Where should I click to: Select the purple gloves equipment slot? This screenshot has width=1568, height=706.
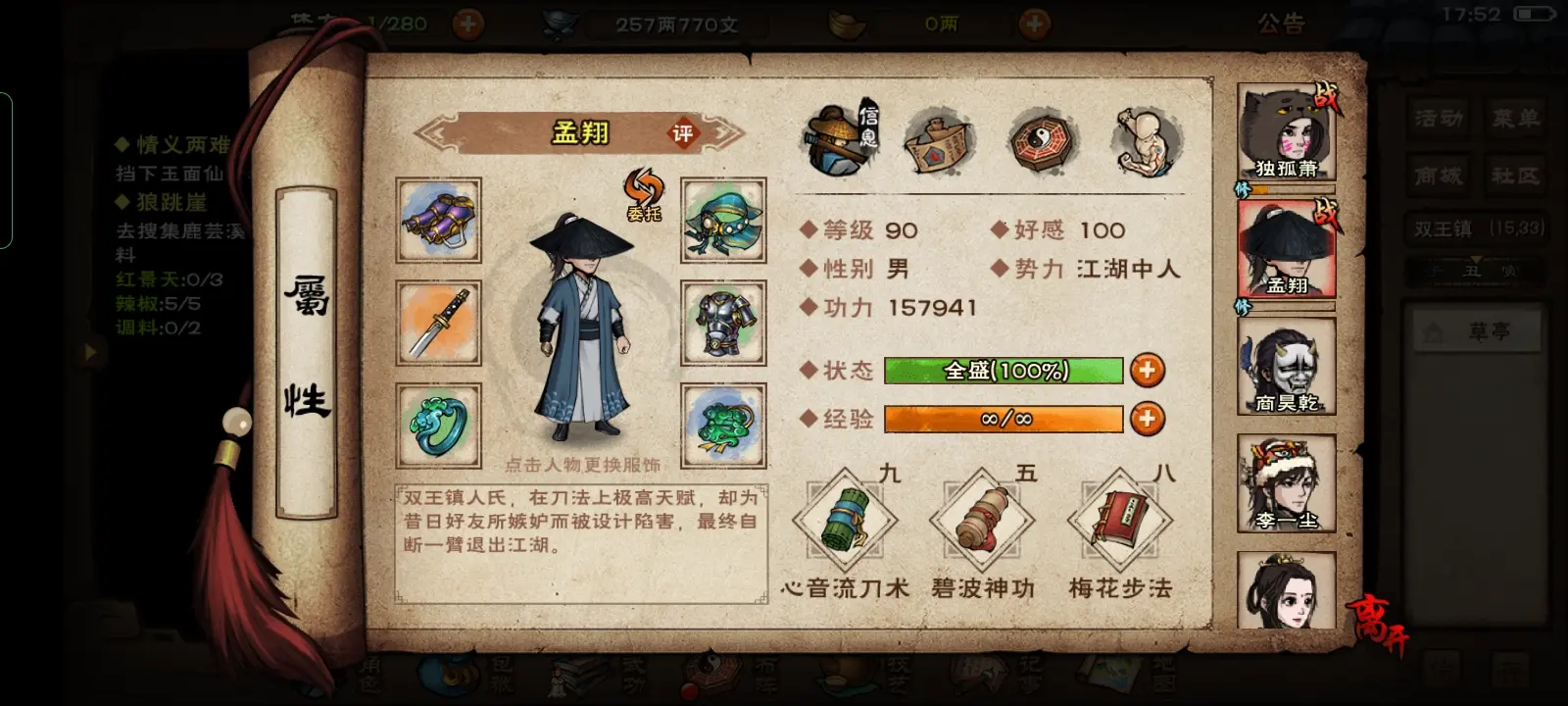pos(438,220)
